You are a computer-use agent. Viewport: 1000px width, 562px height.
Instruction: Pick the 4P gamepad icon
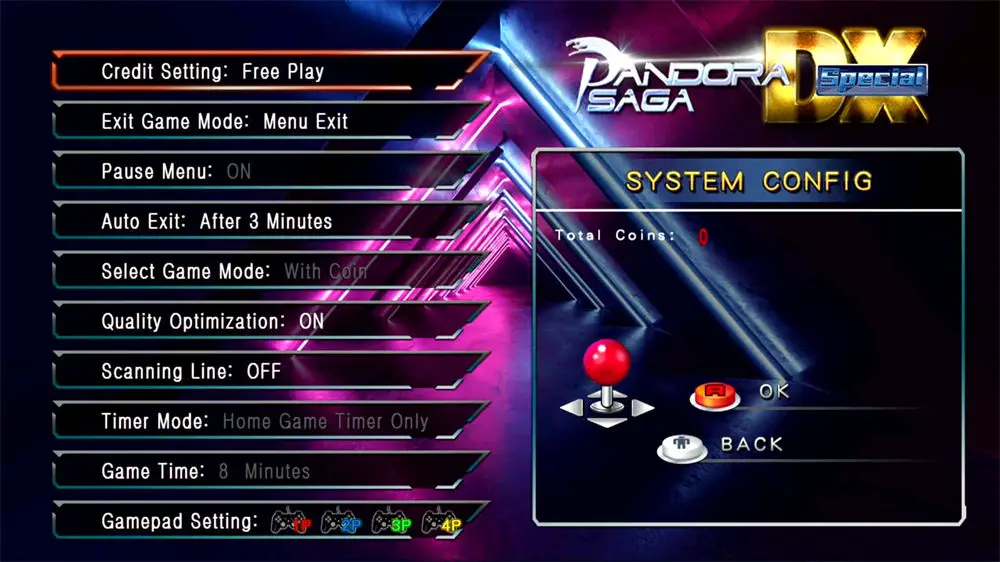coord(439,522)
